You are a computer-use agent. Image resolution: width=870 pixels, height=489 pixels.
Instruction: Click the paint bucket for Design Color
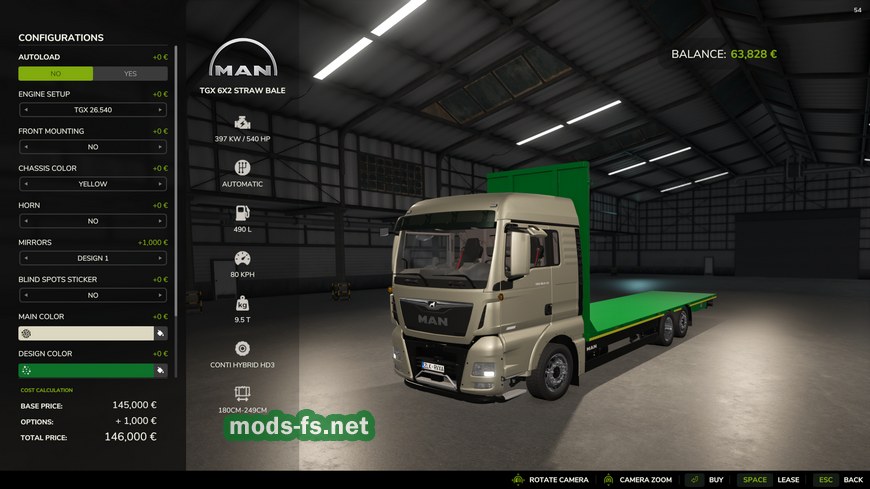point(160,370)
